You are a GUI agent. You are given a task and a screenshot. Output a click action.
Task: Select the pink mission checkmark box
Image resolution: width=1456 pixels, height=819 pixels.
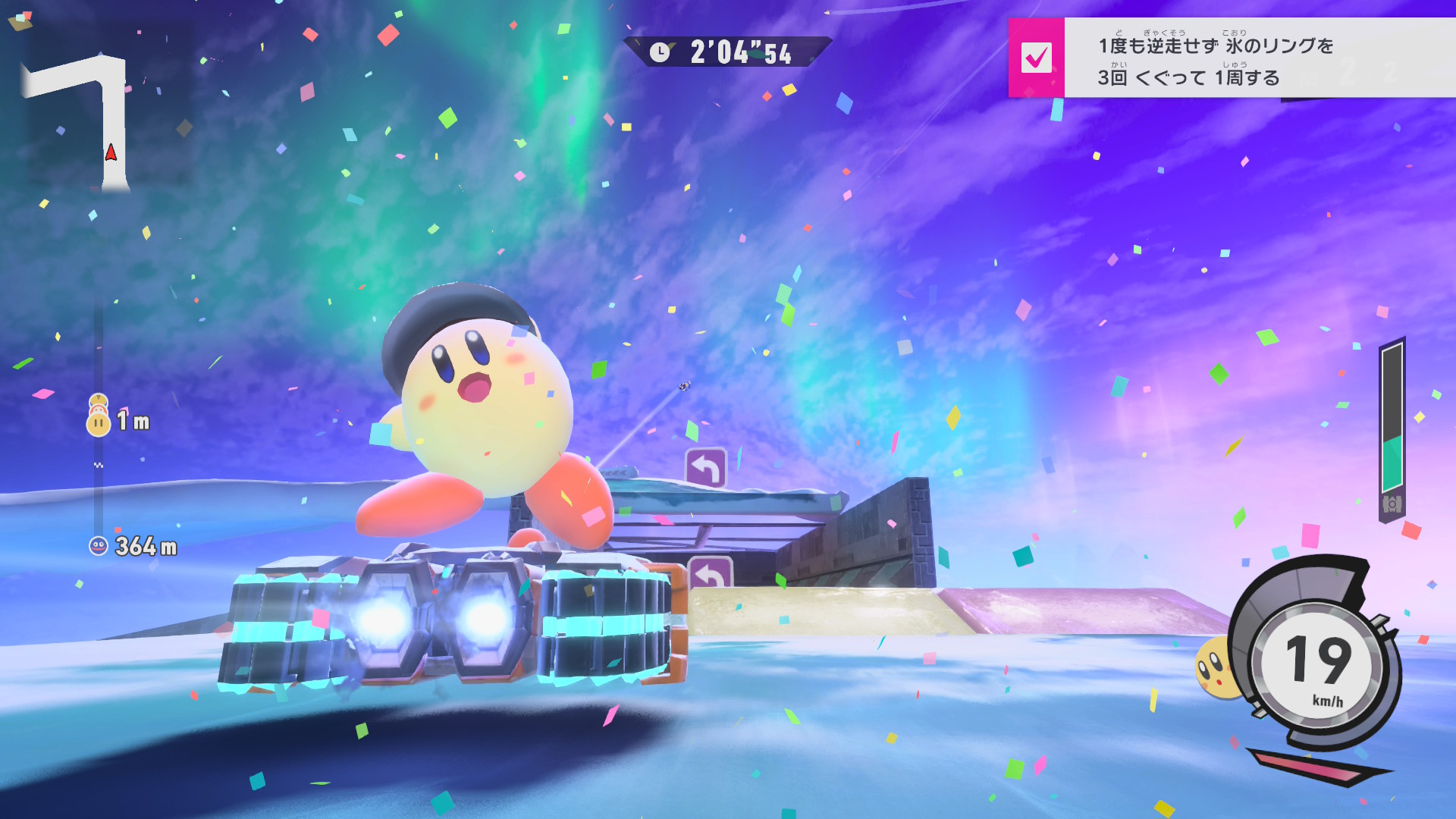[x=1036, y=58]
